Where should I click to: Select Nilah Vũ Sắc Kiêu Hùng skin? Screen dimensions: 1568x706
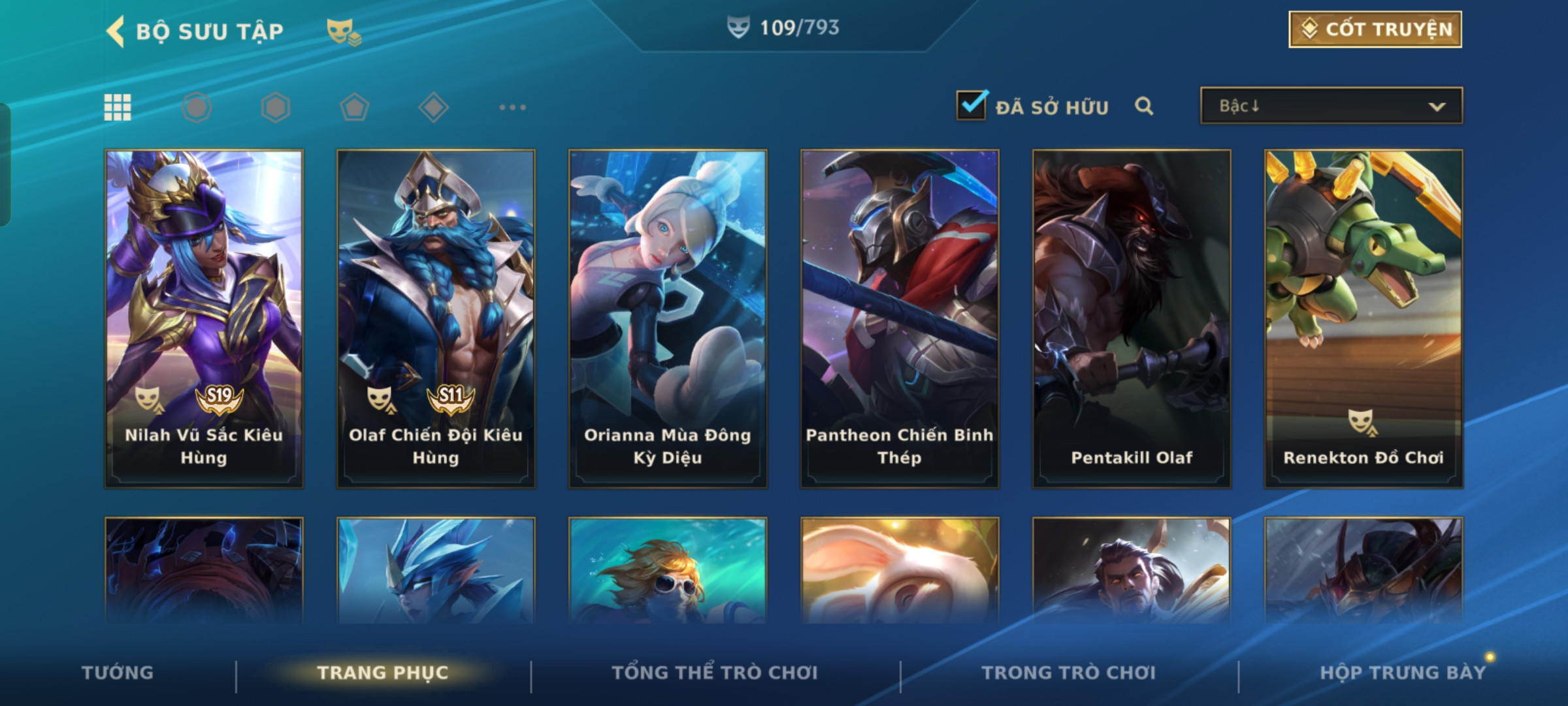pyautogui.click(x=204, y=319)
